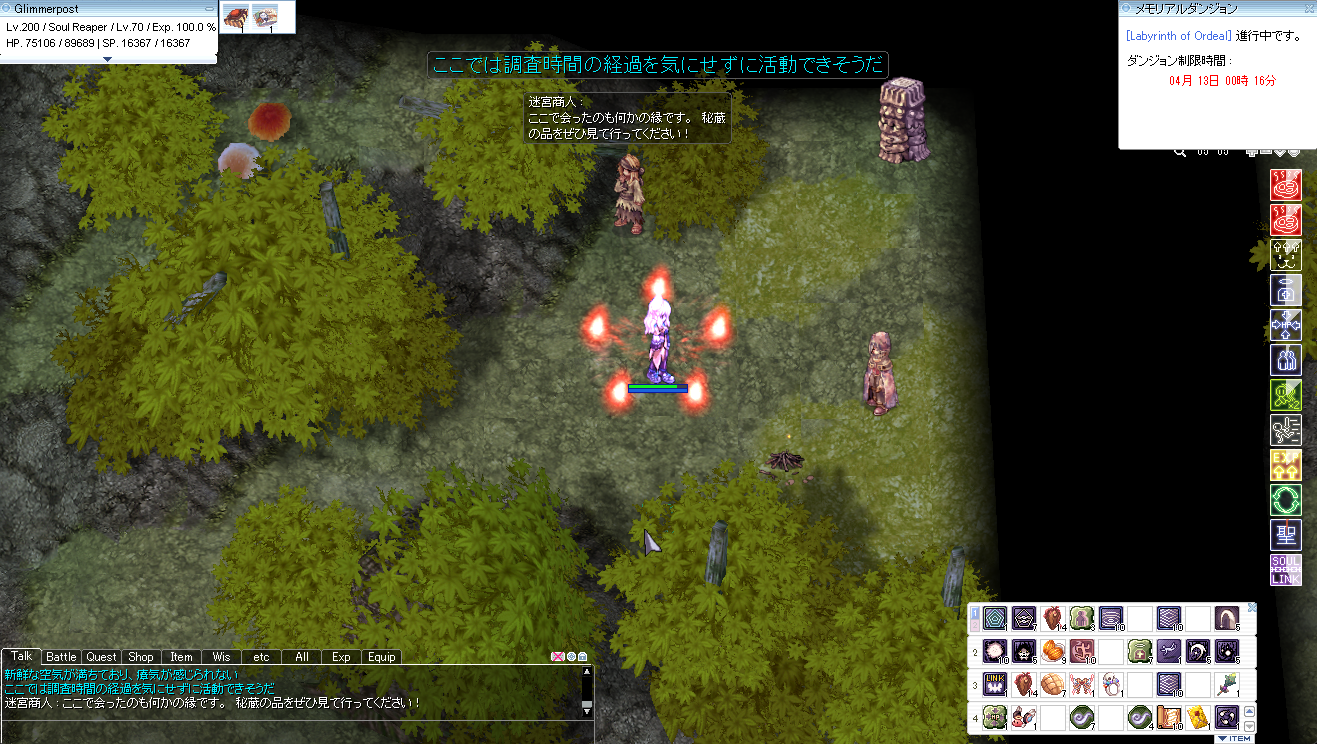The width and height of the screenshot is (1317, 744).
Task: Show the Wis chat tab
Action: 221,657
